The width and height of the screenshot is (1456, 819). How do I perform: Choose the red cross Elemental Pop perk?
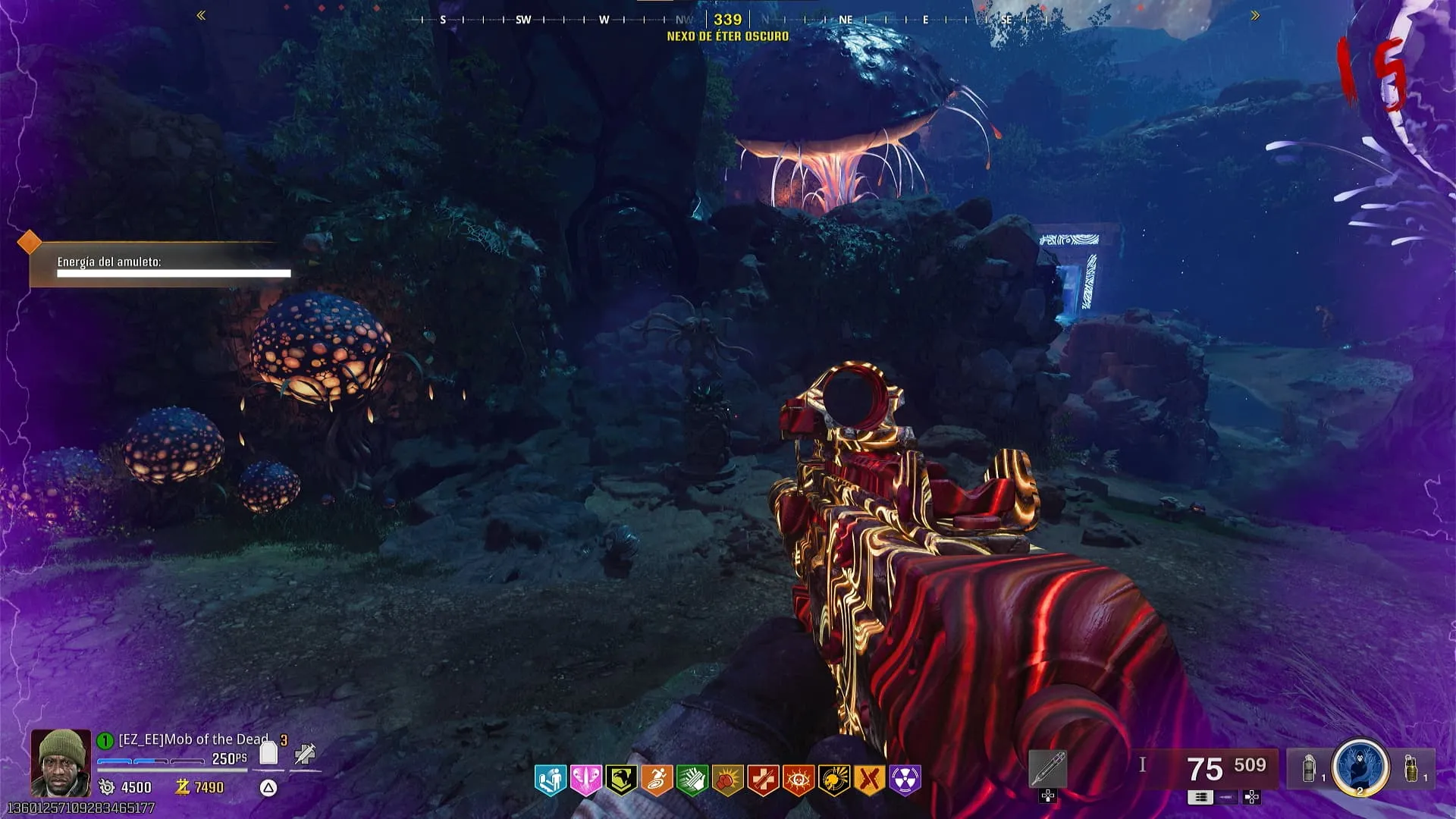[763, 780]
